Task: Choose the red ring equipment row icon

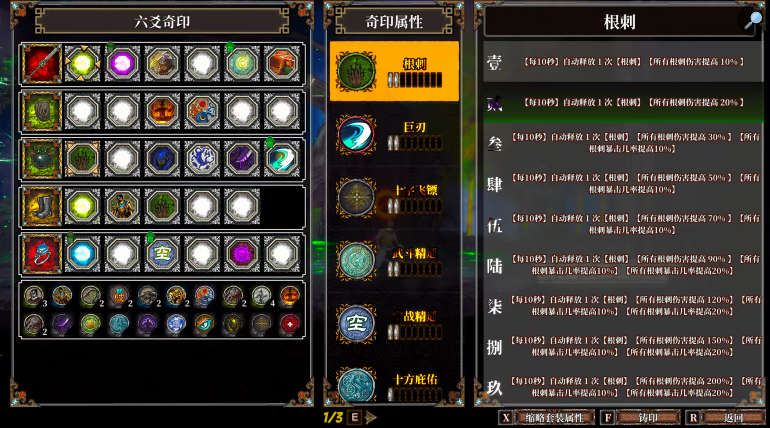Action: [x=42, y=254]
